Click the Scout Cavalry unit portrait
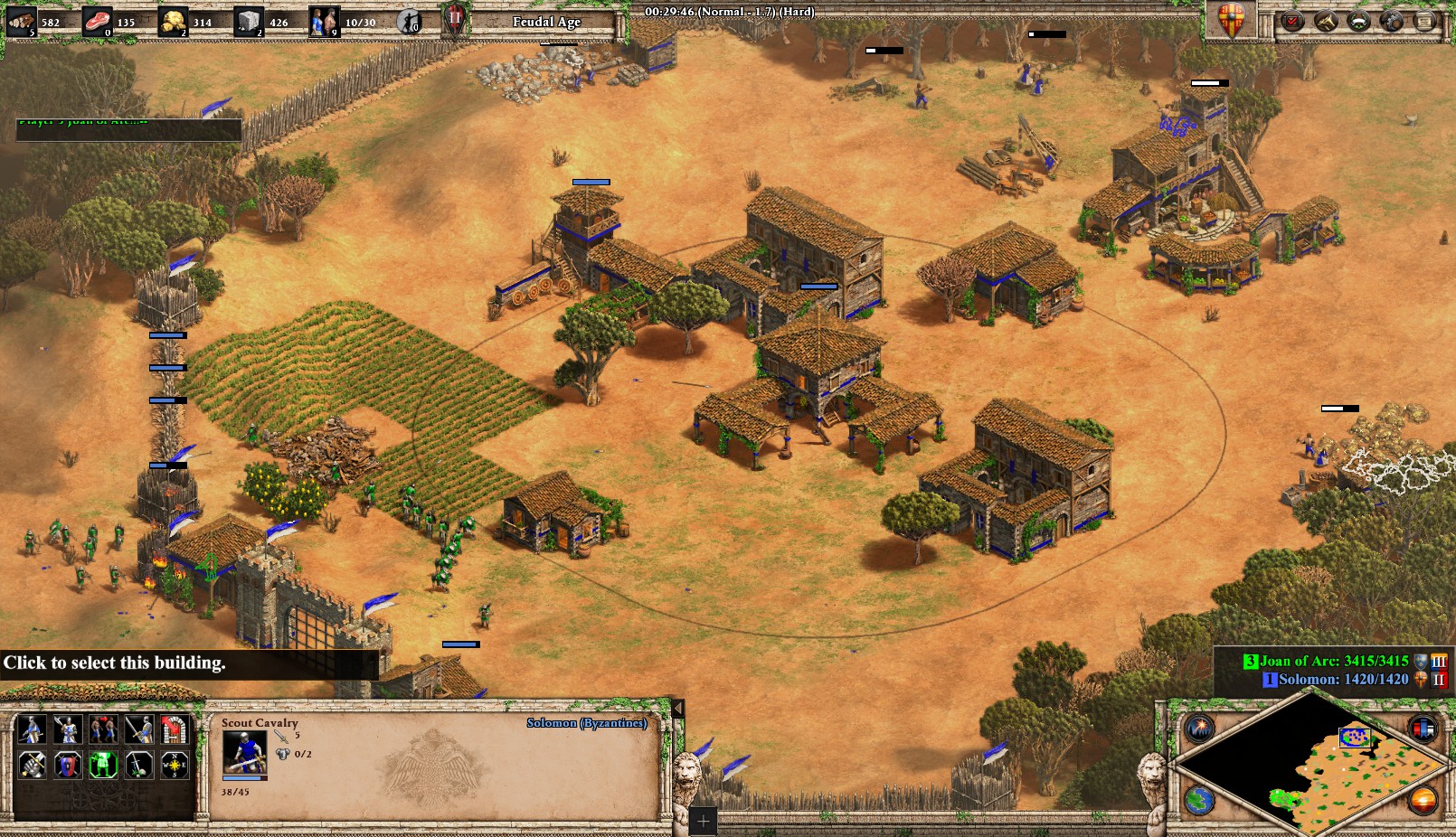The image size is (1456, 837). [x=244, y=752]
